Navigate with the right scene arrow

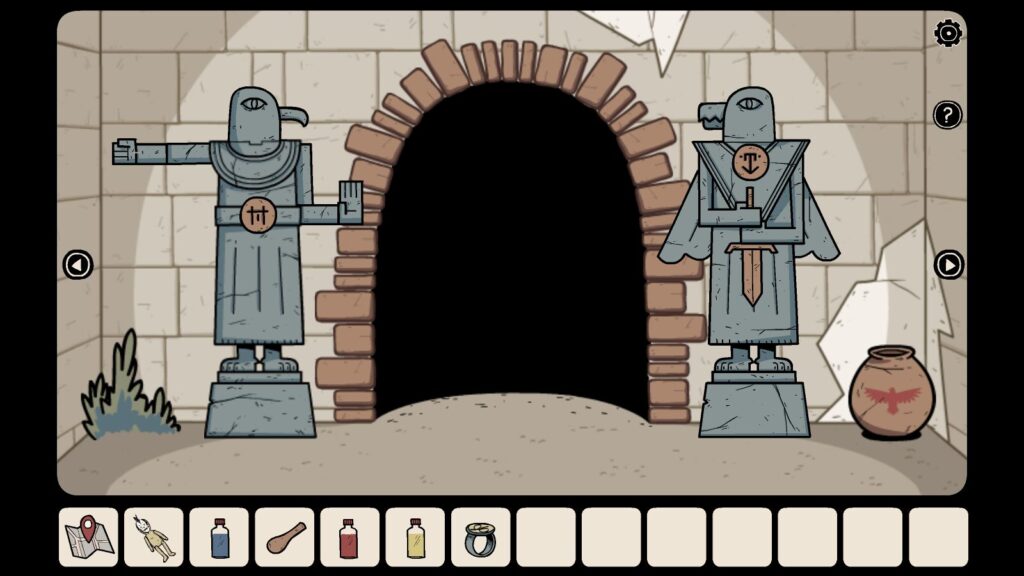coord(948,265)
